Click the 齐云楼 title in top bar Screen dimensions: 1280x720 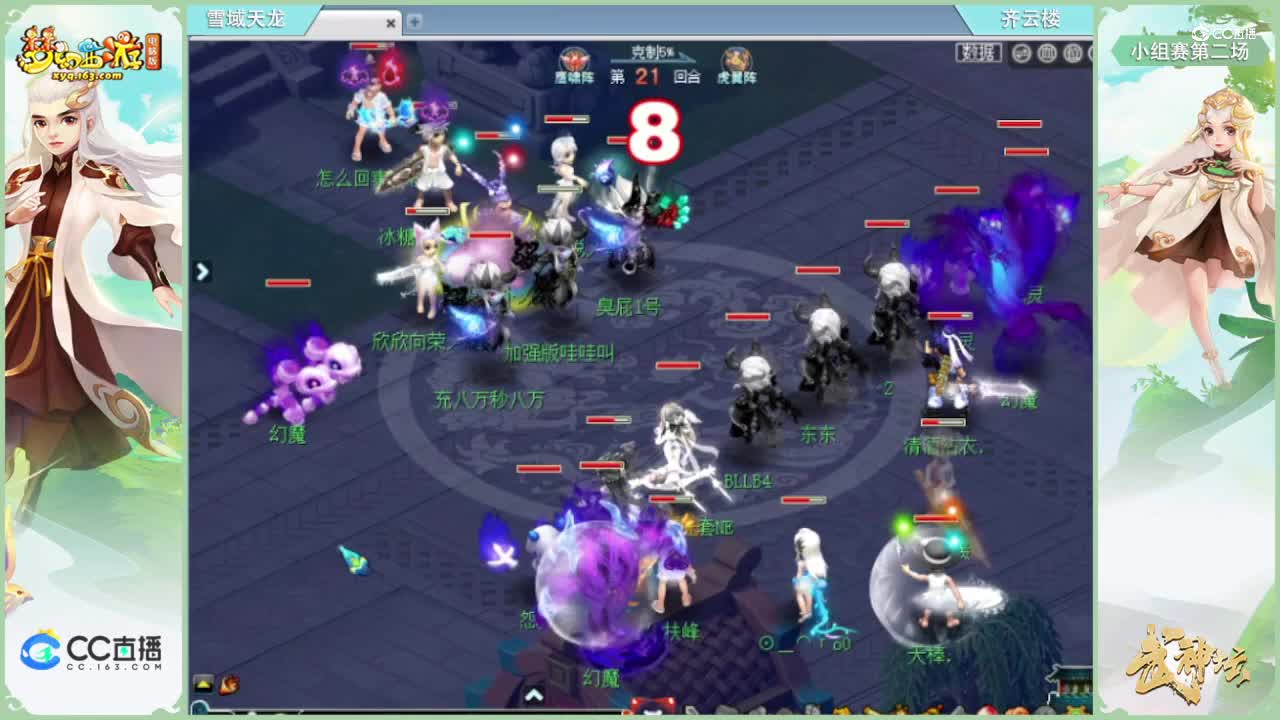[1029, 19]
